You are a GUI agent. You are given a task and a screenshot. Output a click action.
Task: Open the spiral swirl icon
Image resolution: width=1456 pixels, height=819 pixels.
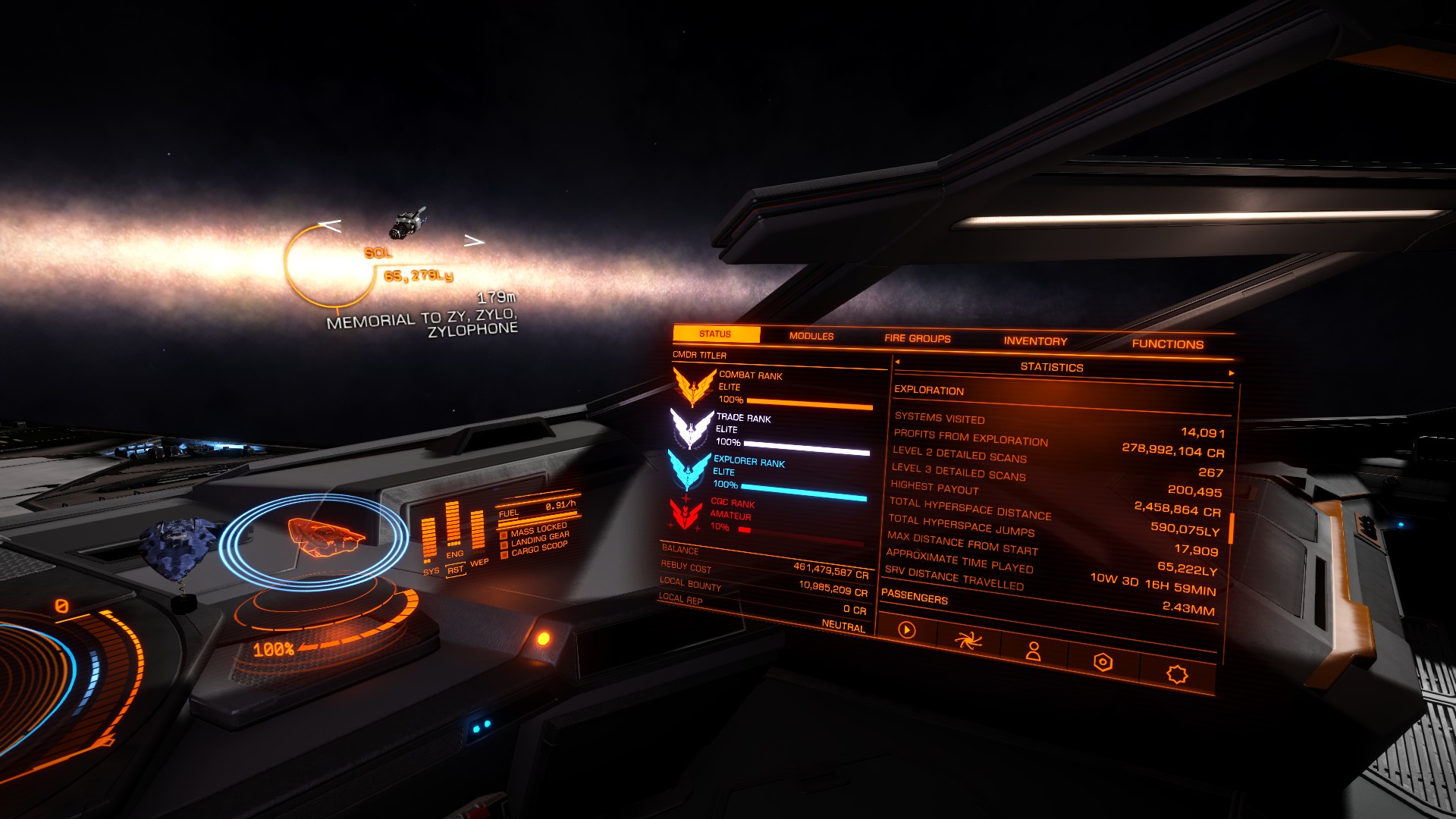(968, 642)
